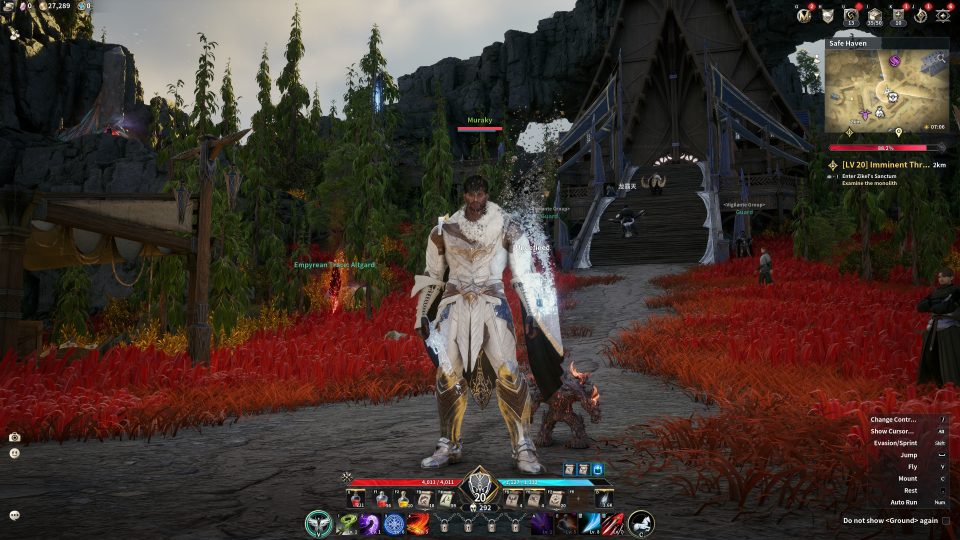Use the yellow potion quick slot
The width and height of the screenshot is (960, 540).
point(401,498)
